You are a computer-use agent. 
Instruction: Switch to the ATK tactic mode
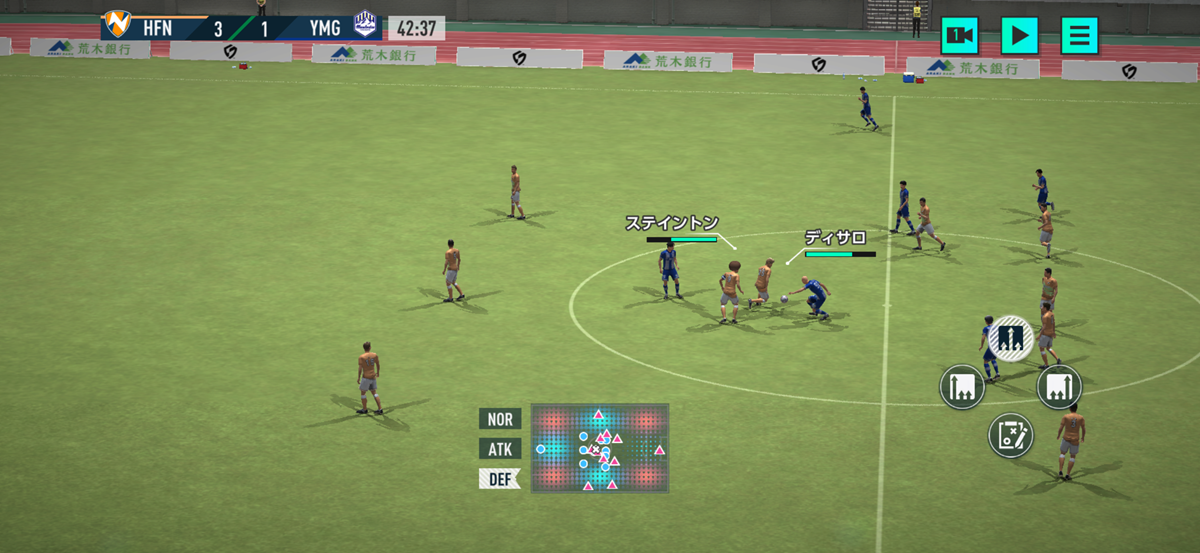click(500, 449)
